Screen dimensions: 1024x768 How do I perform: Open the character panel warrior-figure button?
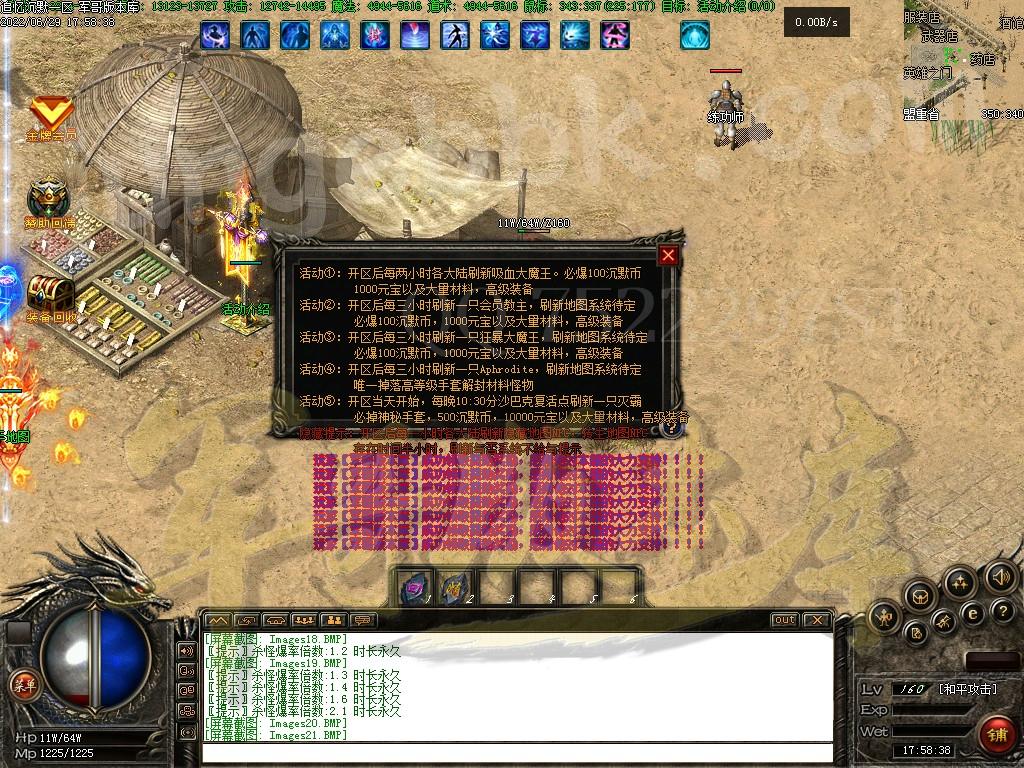point(884,617)
